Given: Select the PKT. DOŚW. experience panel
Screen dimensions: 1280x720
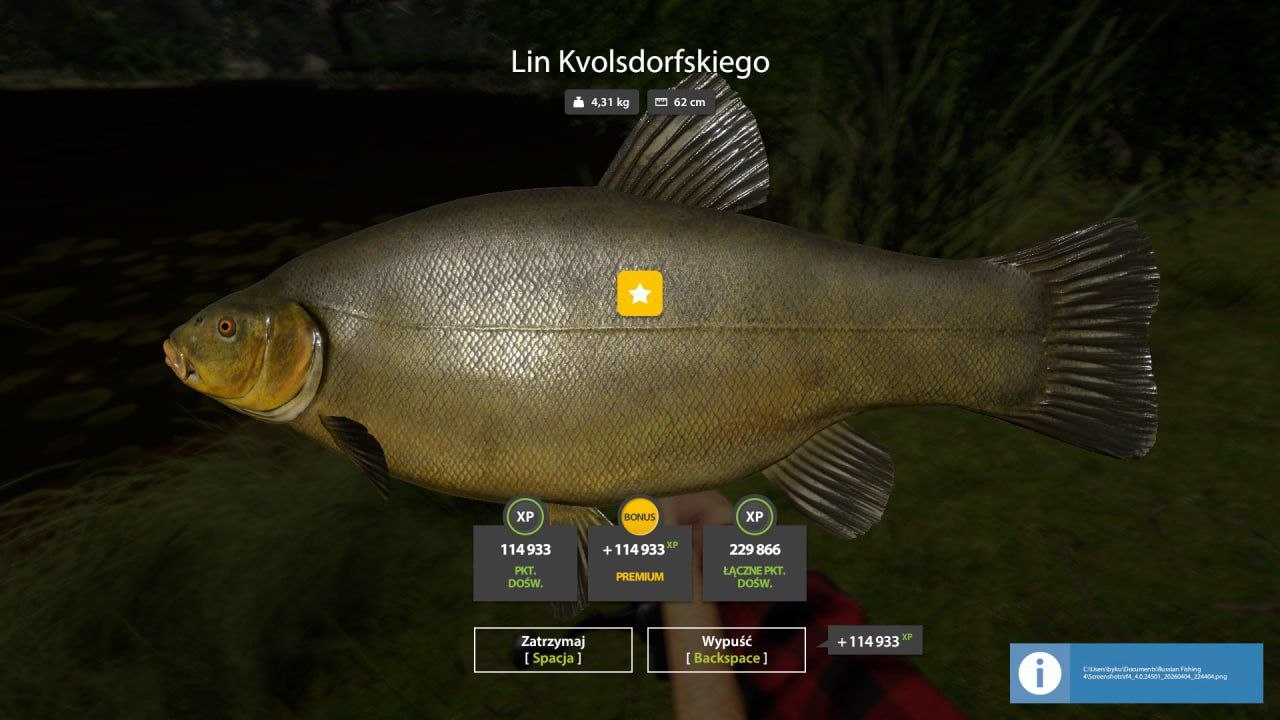Looking at the screenshot, I should (x=524, y=562).
